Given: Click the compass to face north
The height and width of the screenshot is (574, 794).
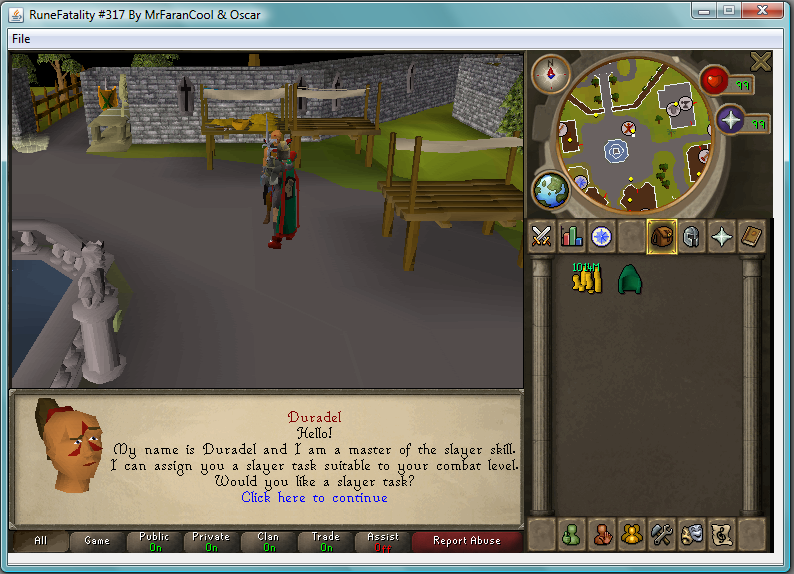Looking at the screenshot, I should coord(549,73).
